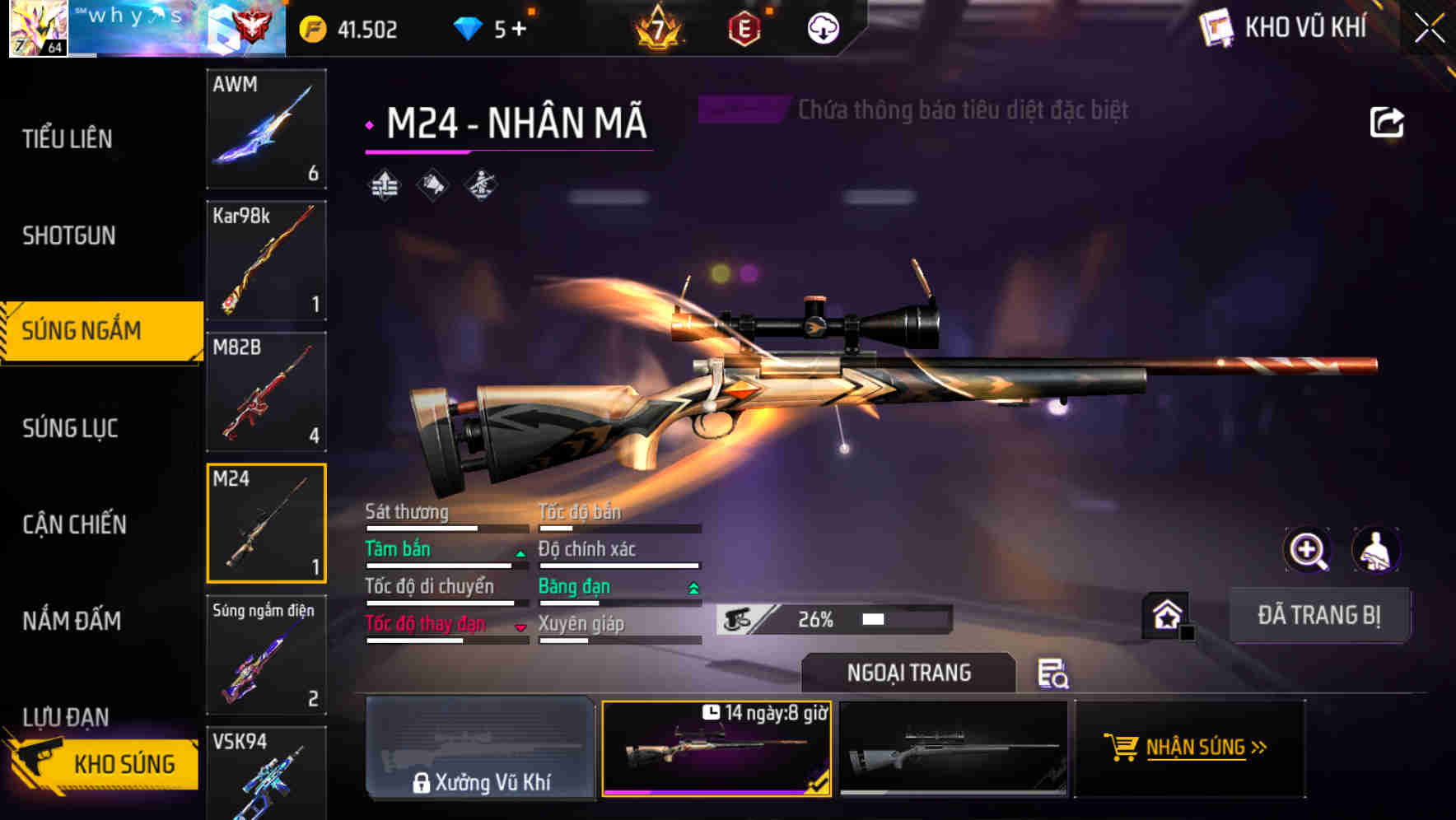Viewport: 1456px width, 820px height.
Task: Open the weapon zoom preview magnifier icon
Action: 1308,550
